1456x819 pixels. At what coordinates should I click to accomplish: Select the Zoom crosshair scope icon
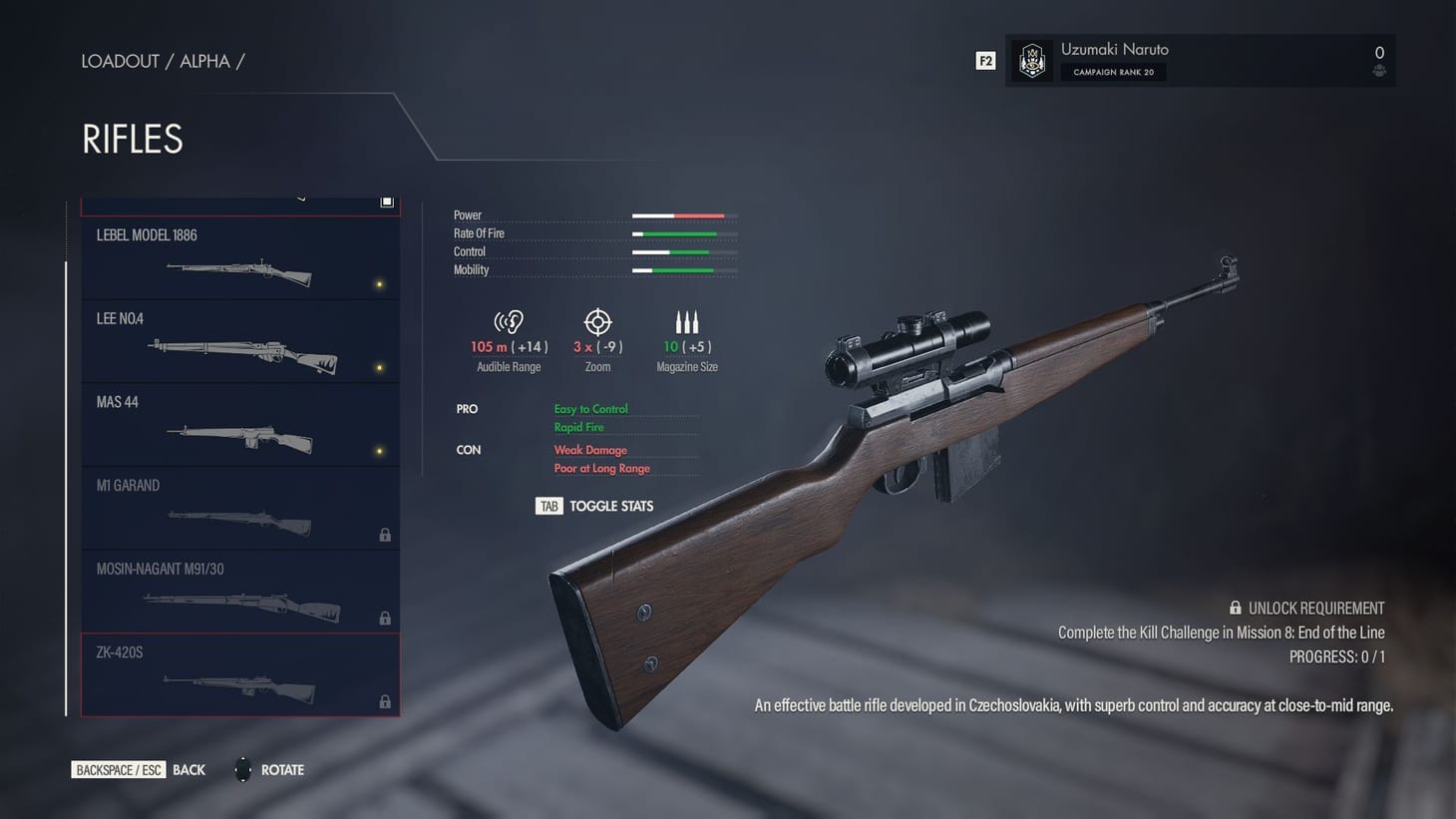597,321
